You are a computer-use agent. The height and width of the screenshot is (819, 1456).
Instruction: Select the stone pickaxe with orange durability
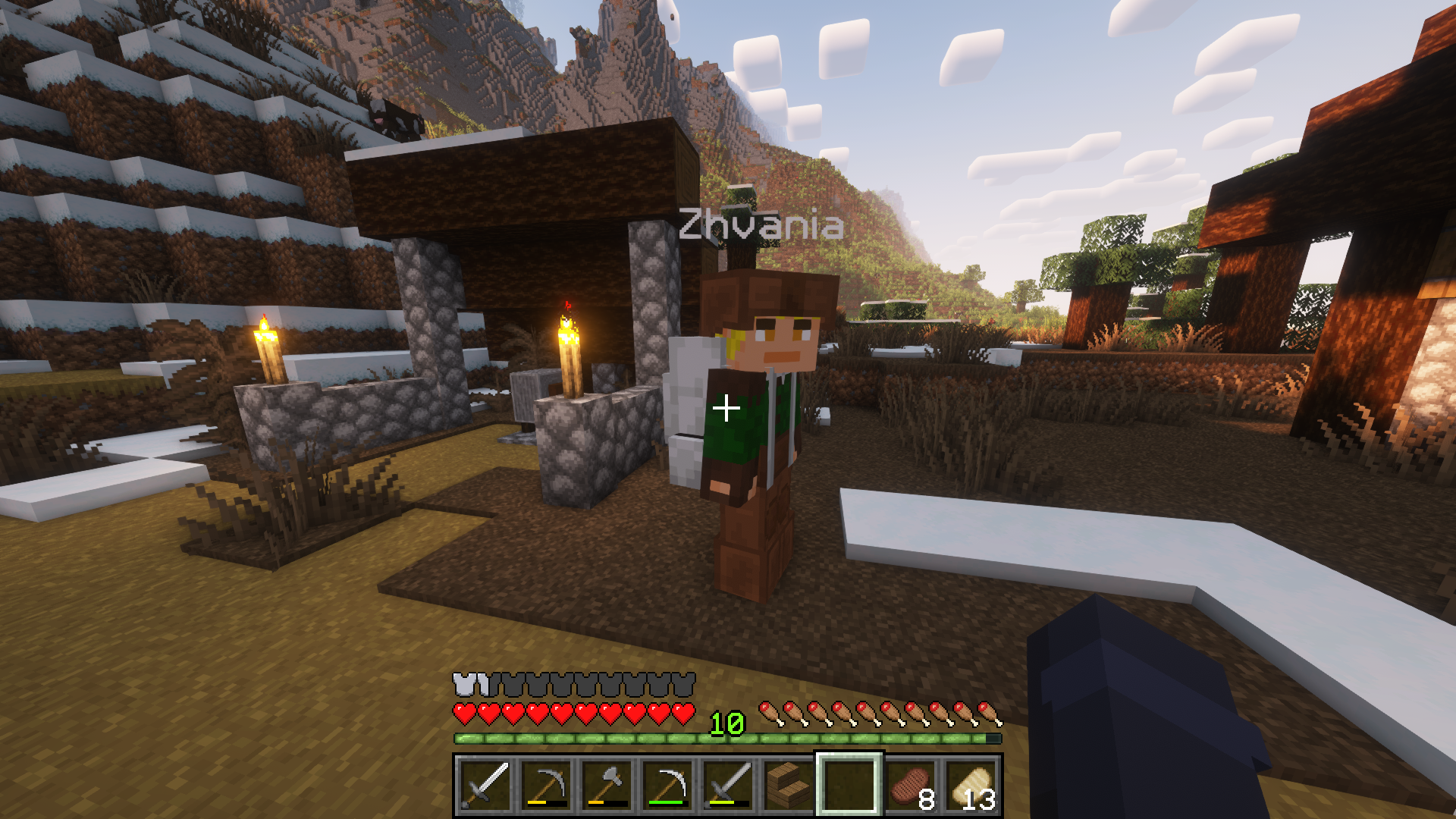point(546,784)
